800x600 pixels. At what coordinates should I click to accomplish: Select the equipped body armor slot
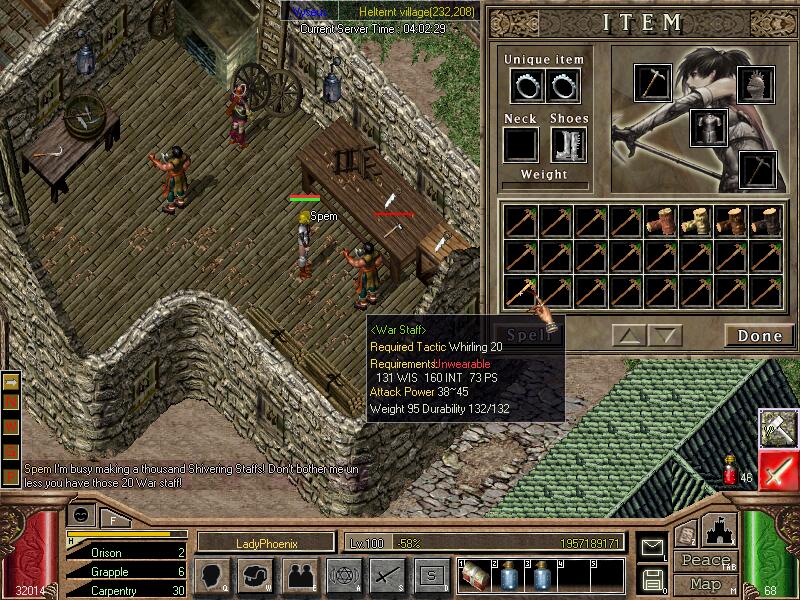[708, 127]
